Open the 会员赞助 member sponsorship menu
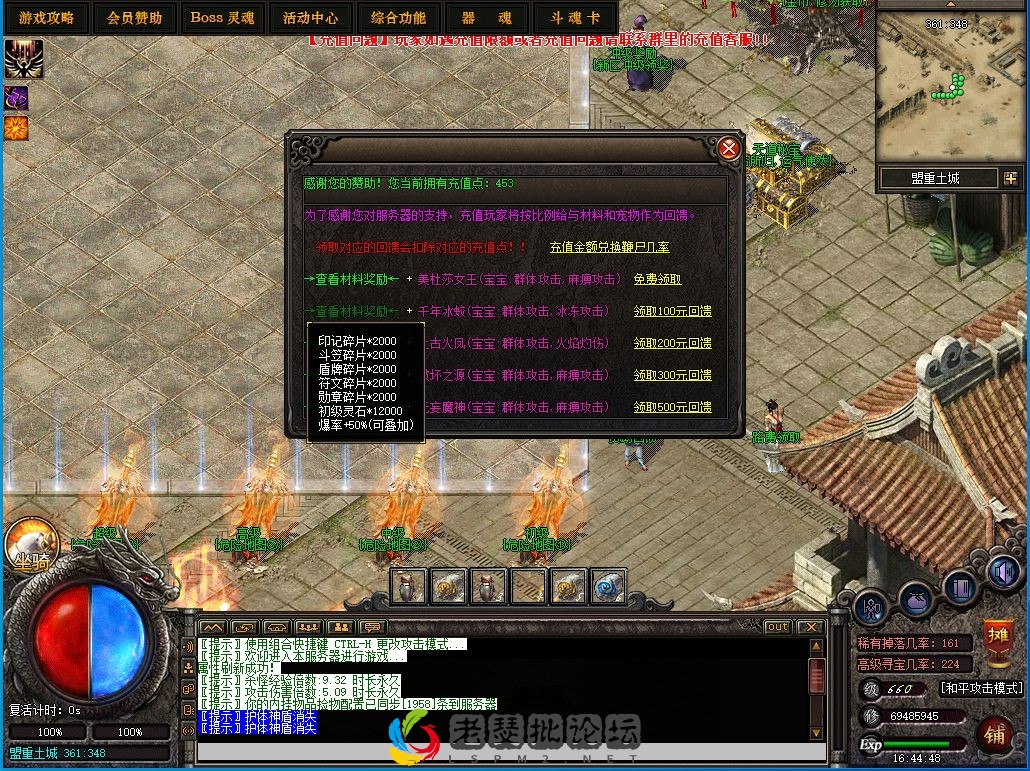Screen dimensions: 1030x771 134,17
